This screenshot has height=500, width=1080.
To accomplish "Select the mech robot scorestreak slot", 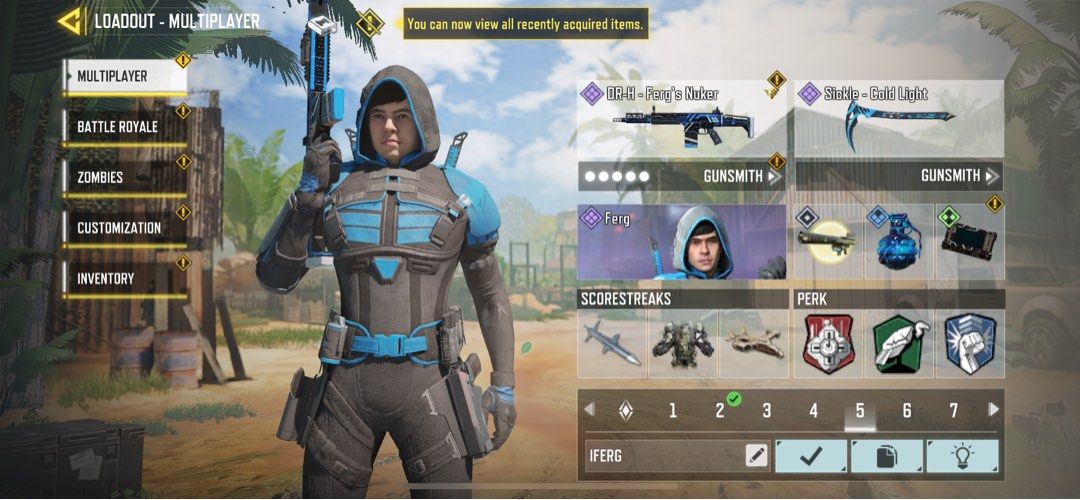I will (682, 343).
